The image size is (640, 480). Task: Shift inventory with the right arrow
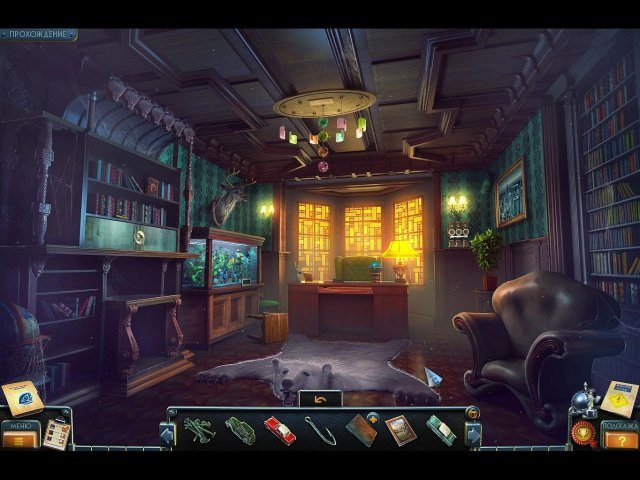click(474, 433)
